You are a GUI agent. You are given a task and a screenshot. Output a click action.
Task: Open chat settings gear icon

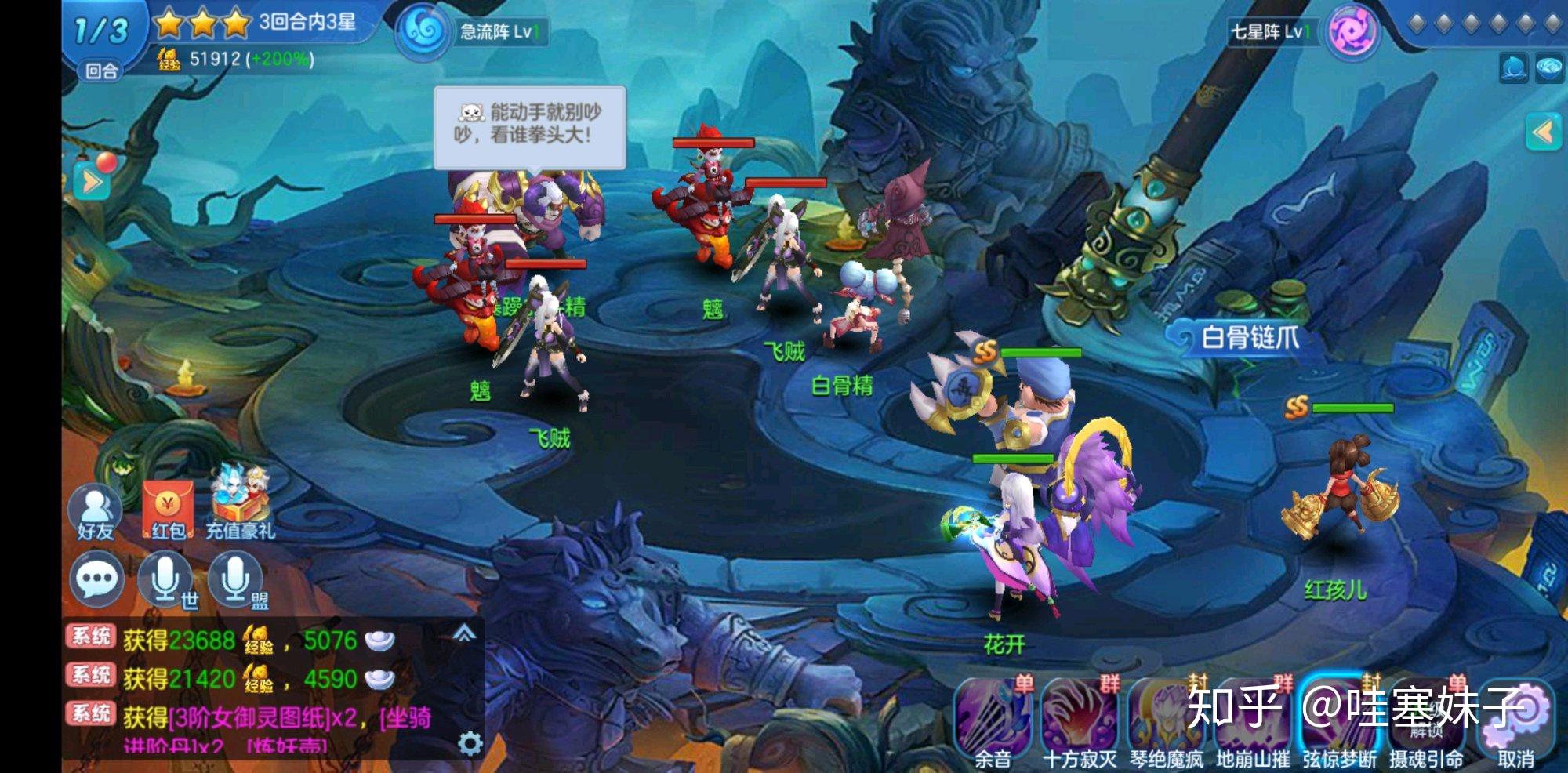[x=470, y=742]
